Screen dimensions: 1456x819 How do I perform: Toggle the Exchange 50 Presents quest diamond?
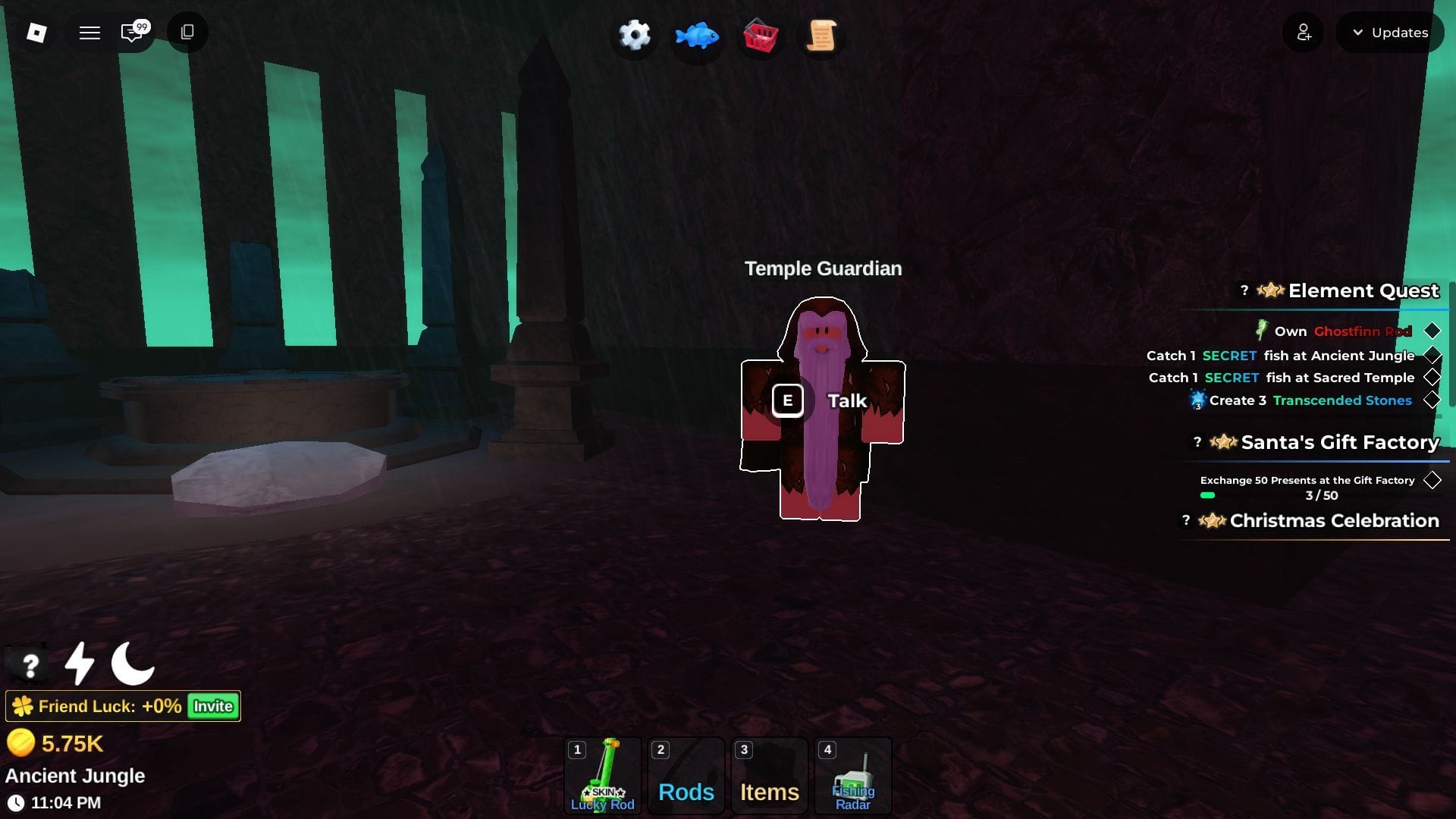click(1432, 479)
